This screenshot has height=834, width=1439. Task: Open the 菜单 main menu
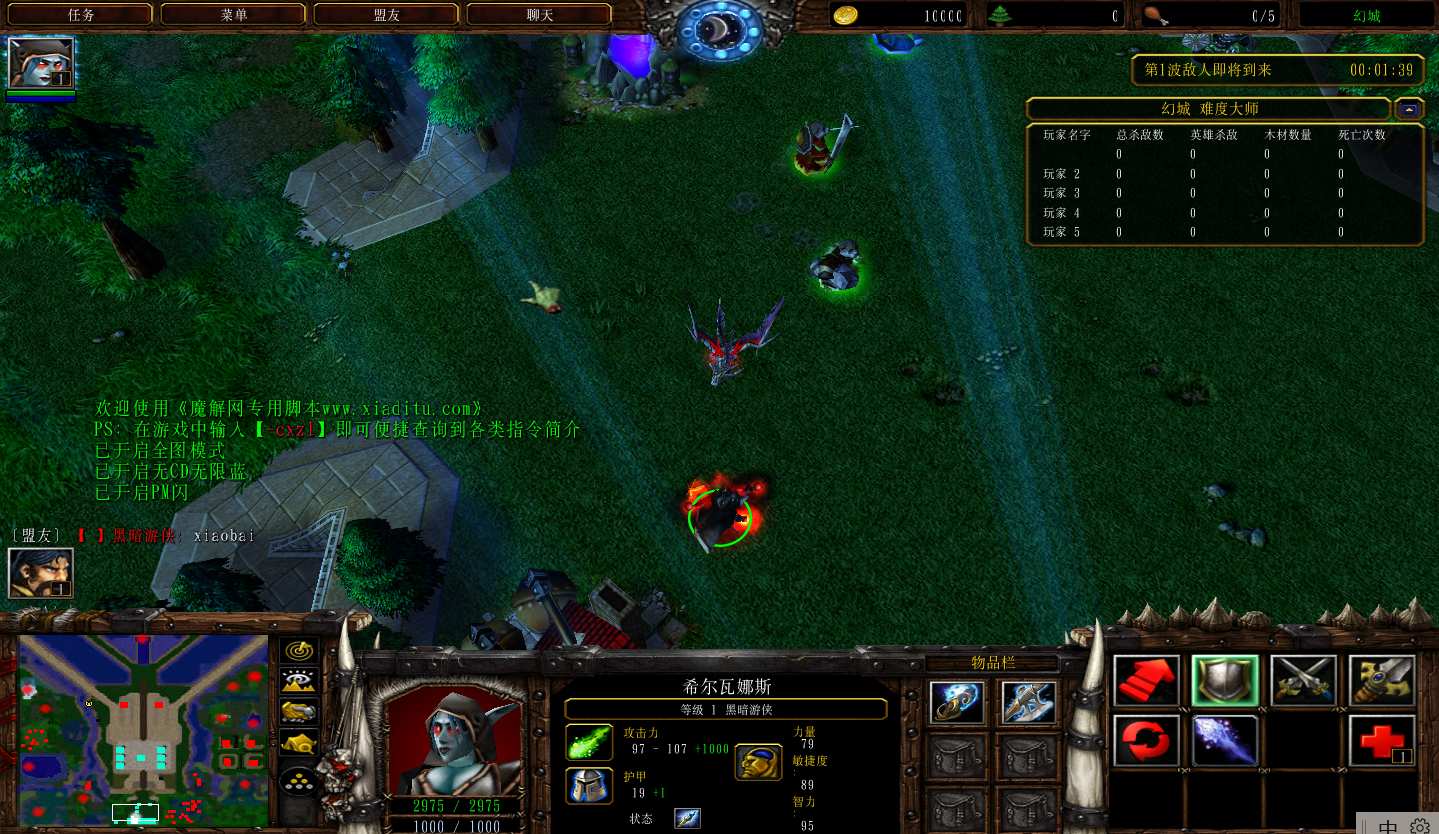234,15
